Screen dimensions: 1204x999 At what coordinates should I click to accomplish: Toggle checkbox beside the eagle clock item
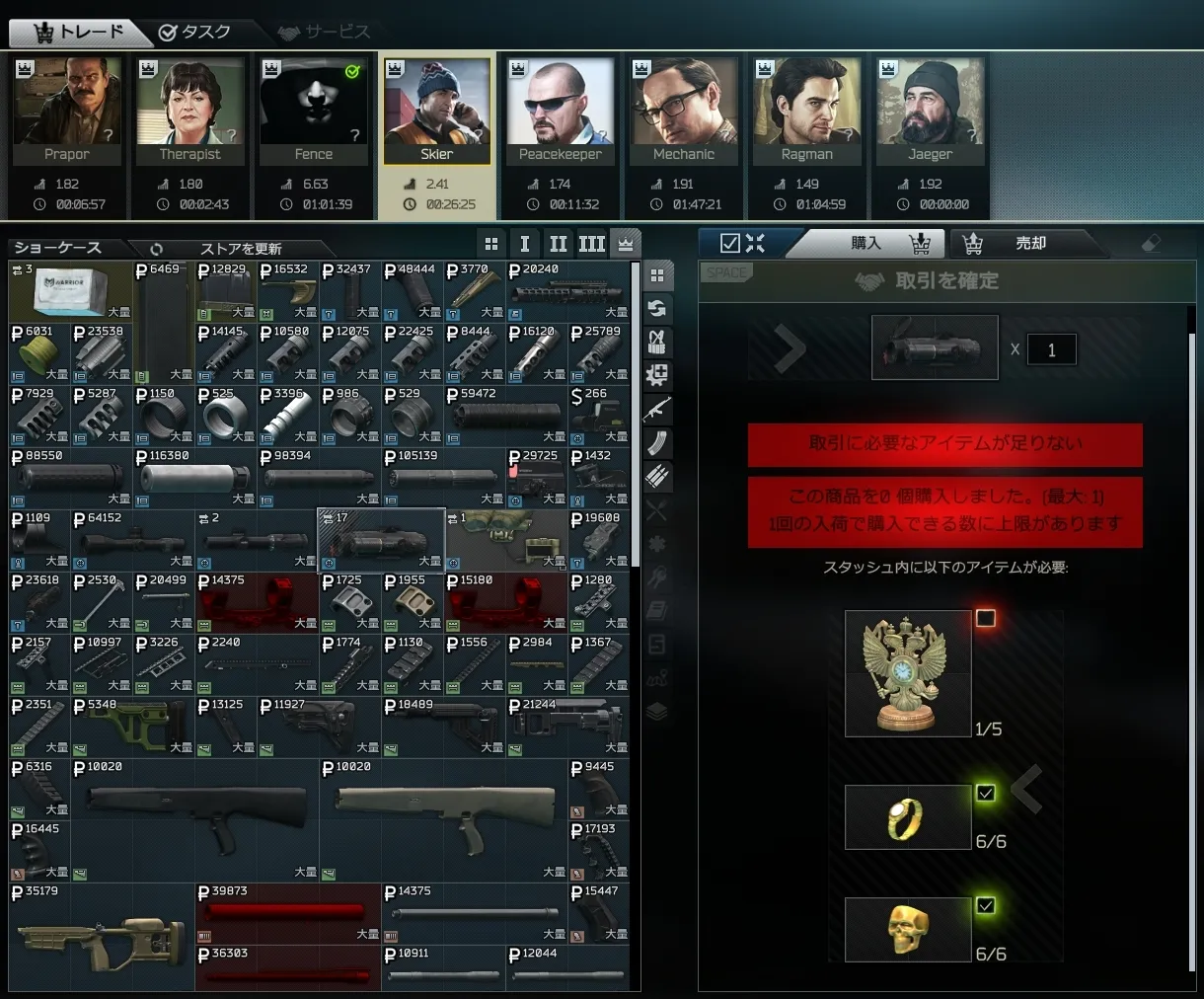[985, 618]
